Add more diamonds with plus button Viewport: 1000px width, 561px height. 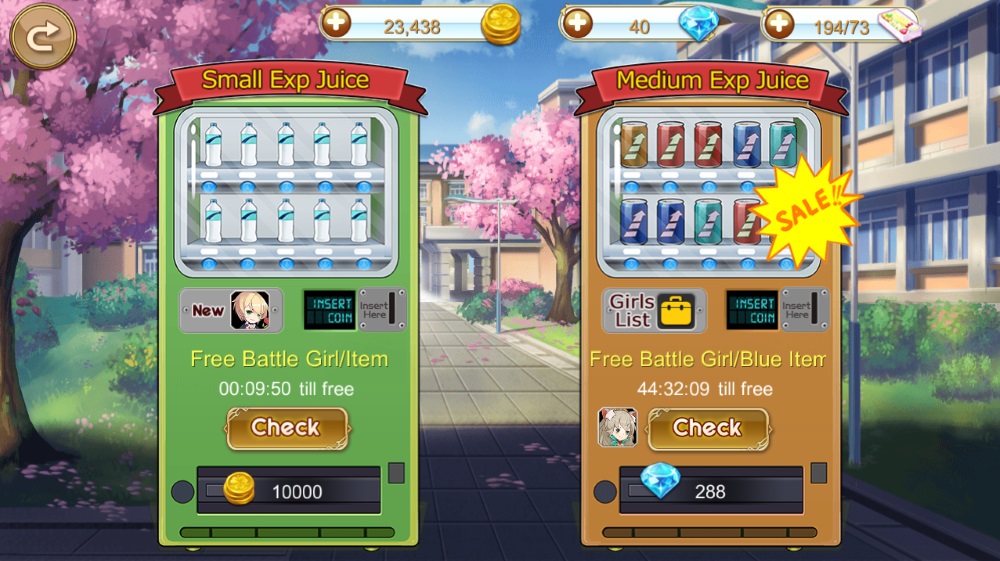click(577, 24)
